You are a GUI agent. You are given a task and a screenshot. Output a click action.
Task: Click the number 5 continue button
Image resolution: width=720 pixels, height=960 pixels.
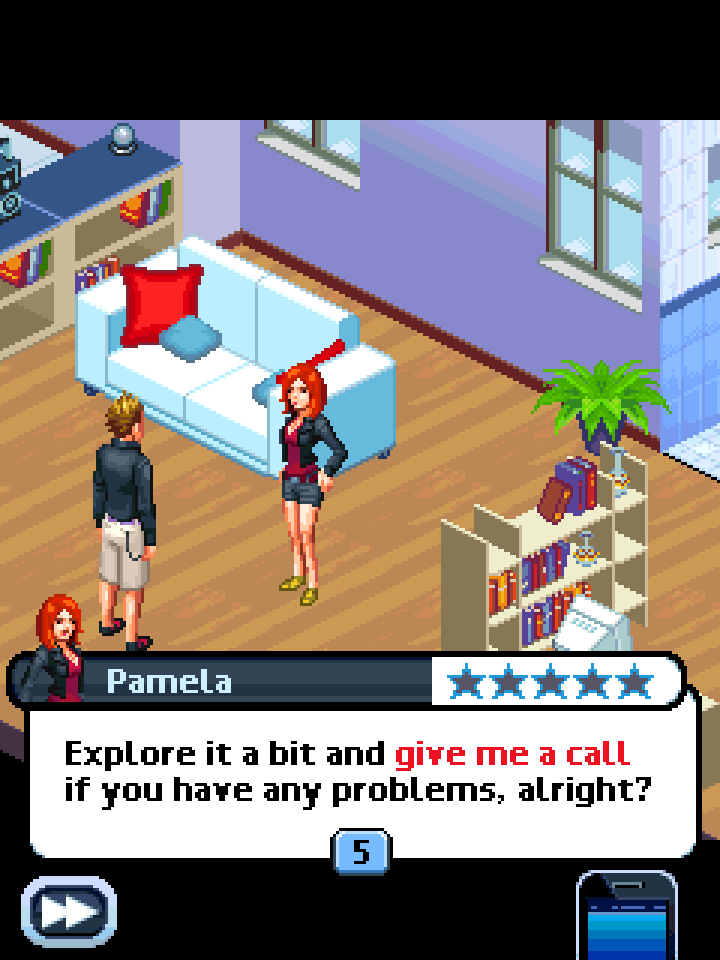coord(361,852)
